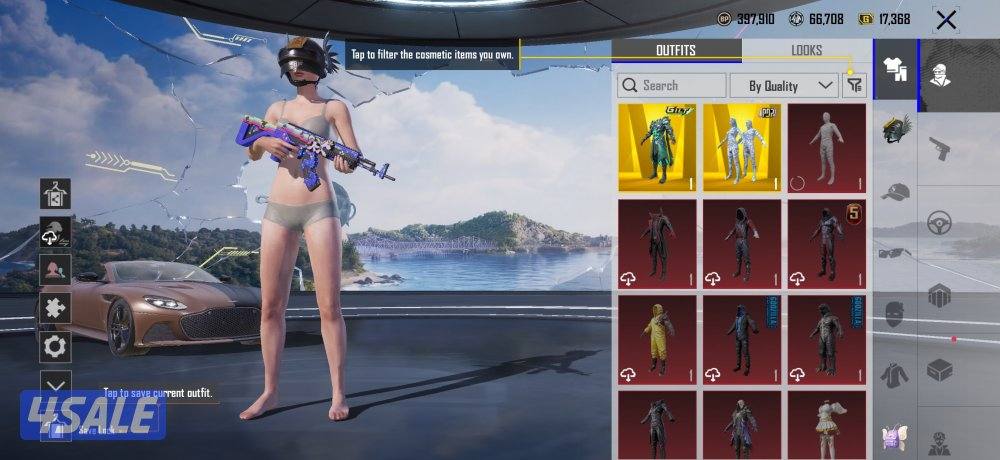
Task: Select the yellow hazmat suit outfit
Action: (657, 340)
